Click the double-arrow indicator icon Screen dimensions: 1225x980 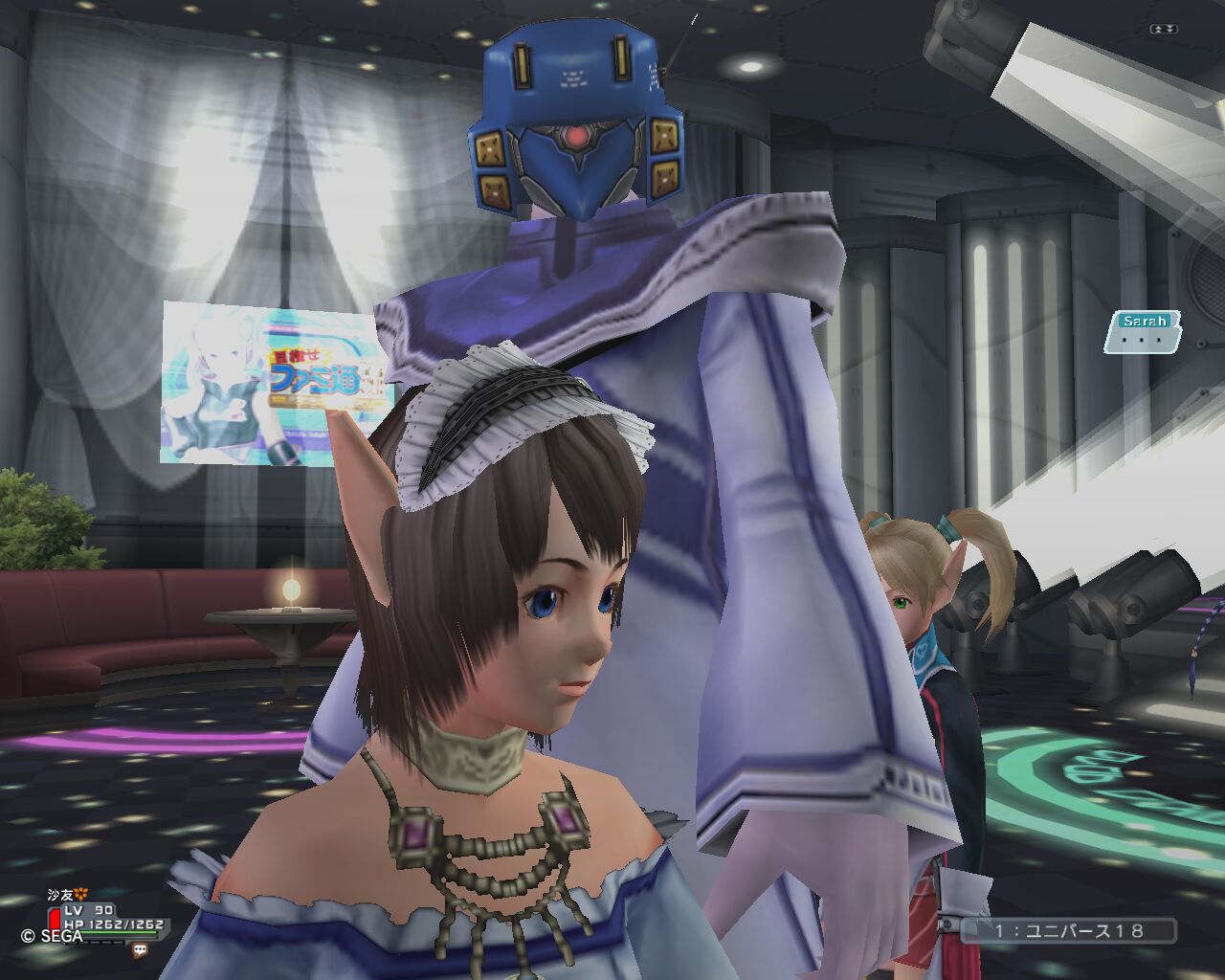click(x=1165, y=30)
